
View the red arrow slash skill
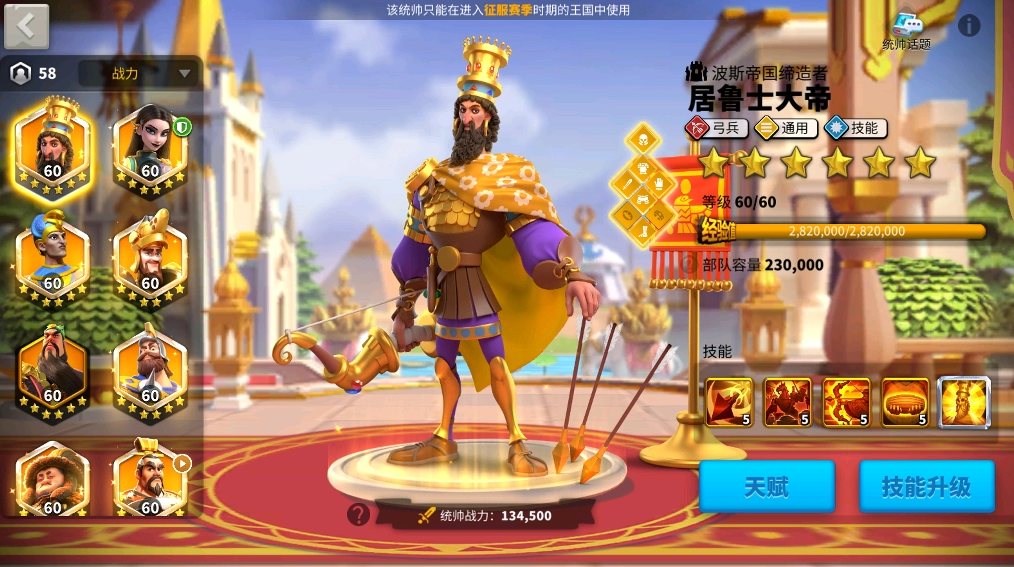pos(729,402)
